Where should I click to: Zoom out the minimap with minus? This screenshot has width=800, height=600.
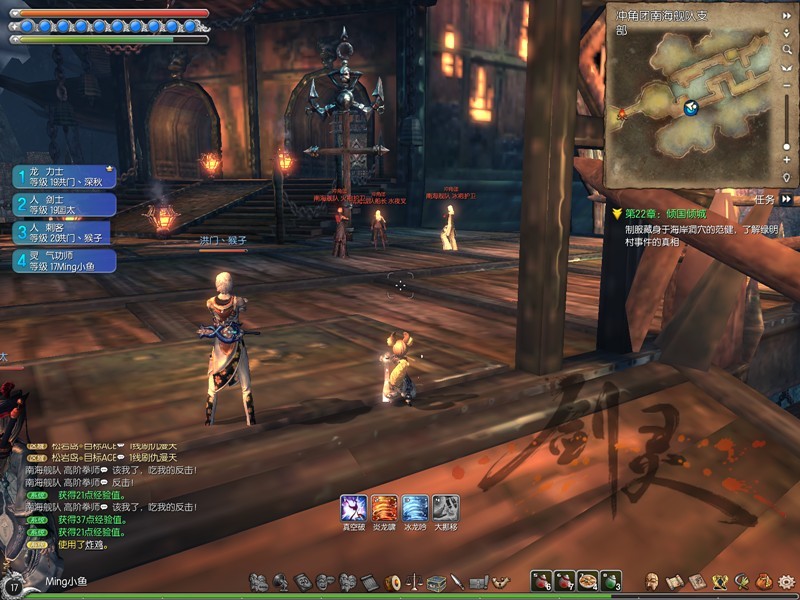(x=787, y=84)
